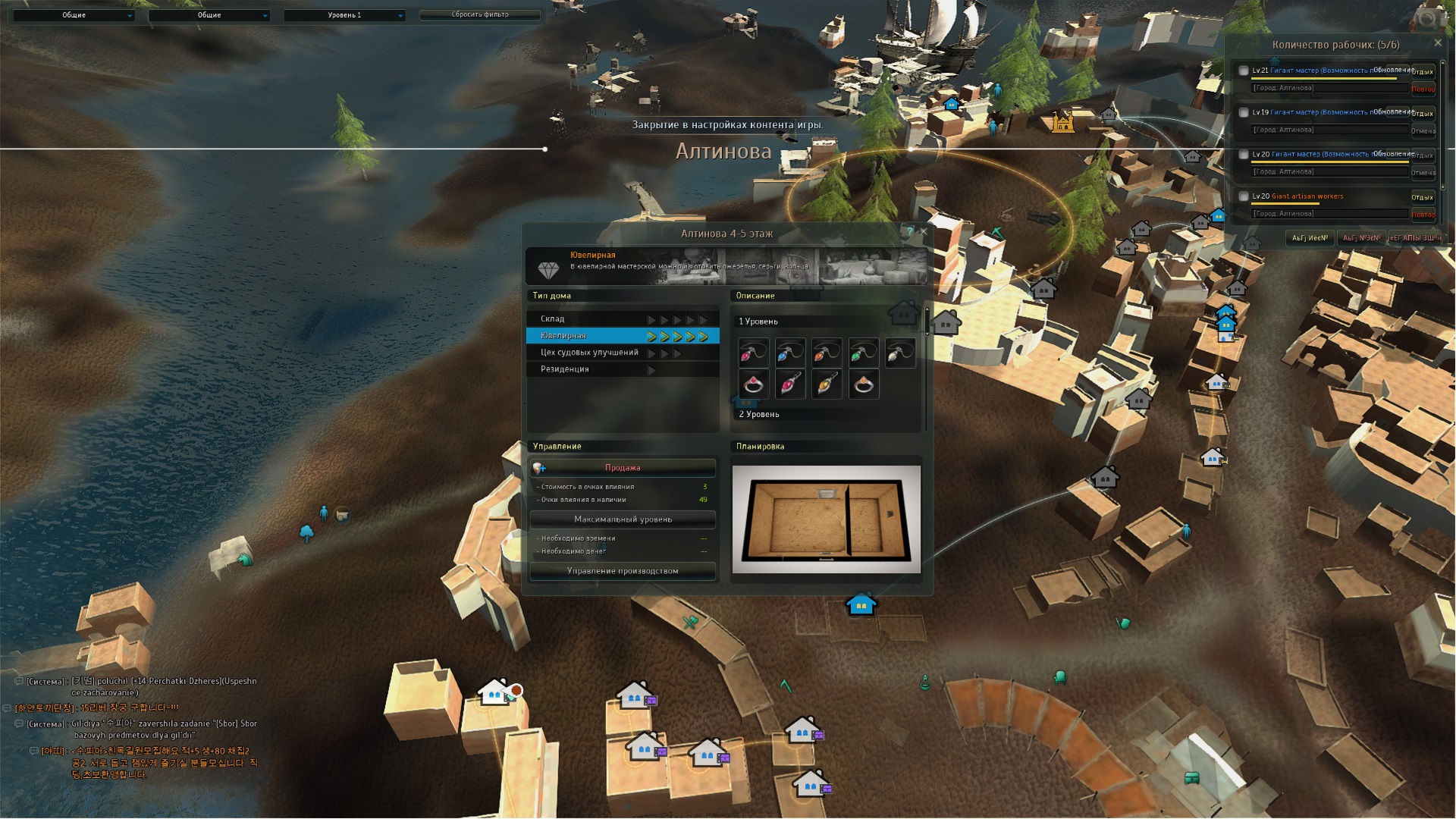This screenshot has width=1456, height=819.
Task: Close the Altinova house window
Action: point(923,232)
